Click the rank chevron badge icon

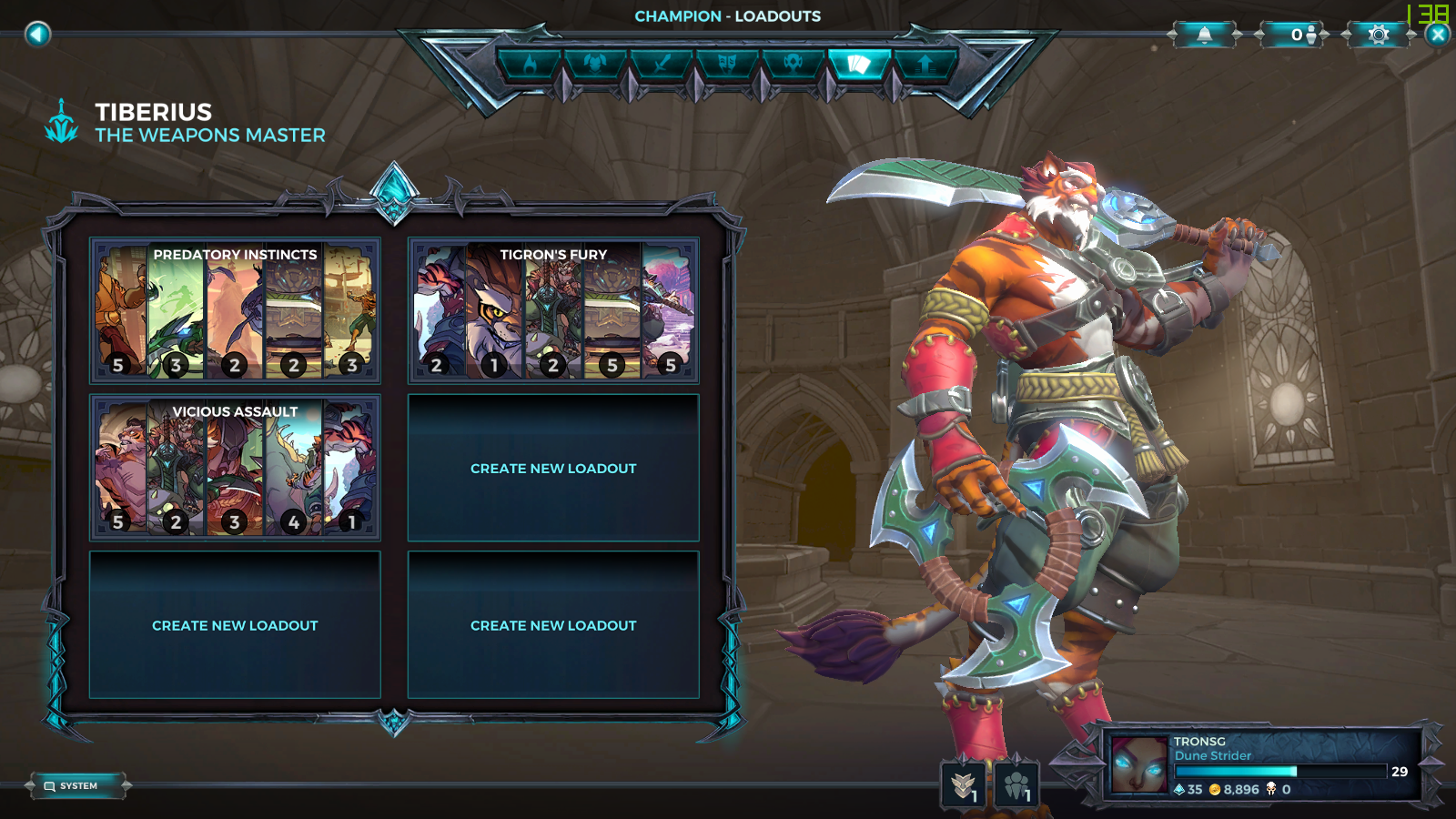coord(963,784)
